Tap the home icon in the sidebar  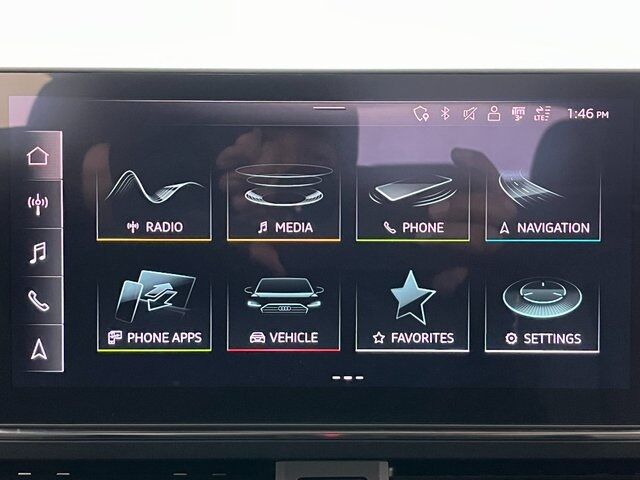point(38,155)
